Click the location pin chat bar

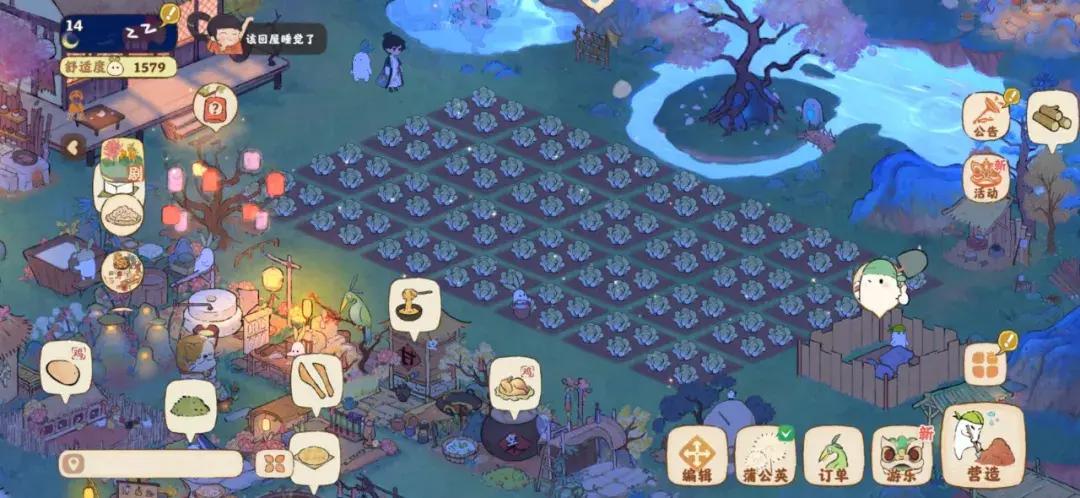point(150,464)
